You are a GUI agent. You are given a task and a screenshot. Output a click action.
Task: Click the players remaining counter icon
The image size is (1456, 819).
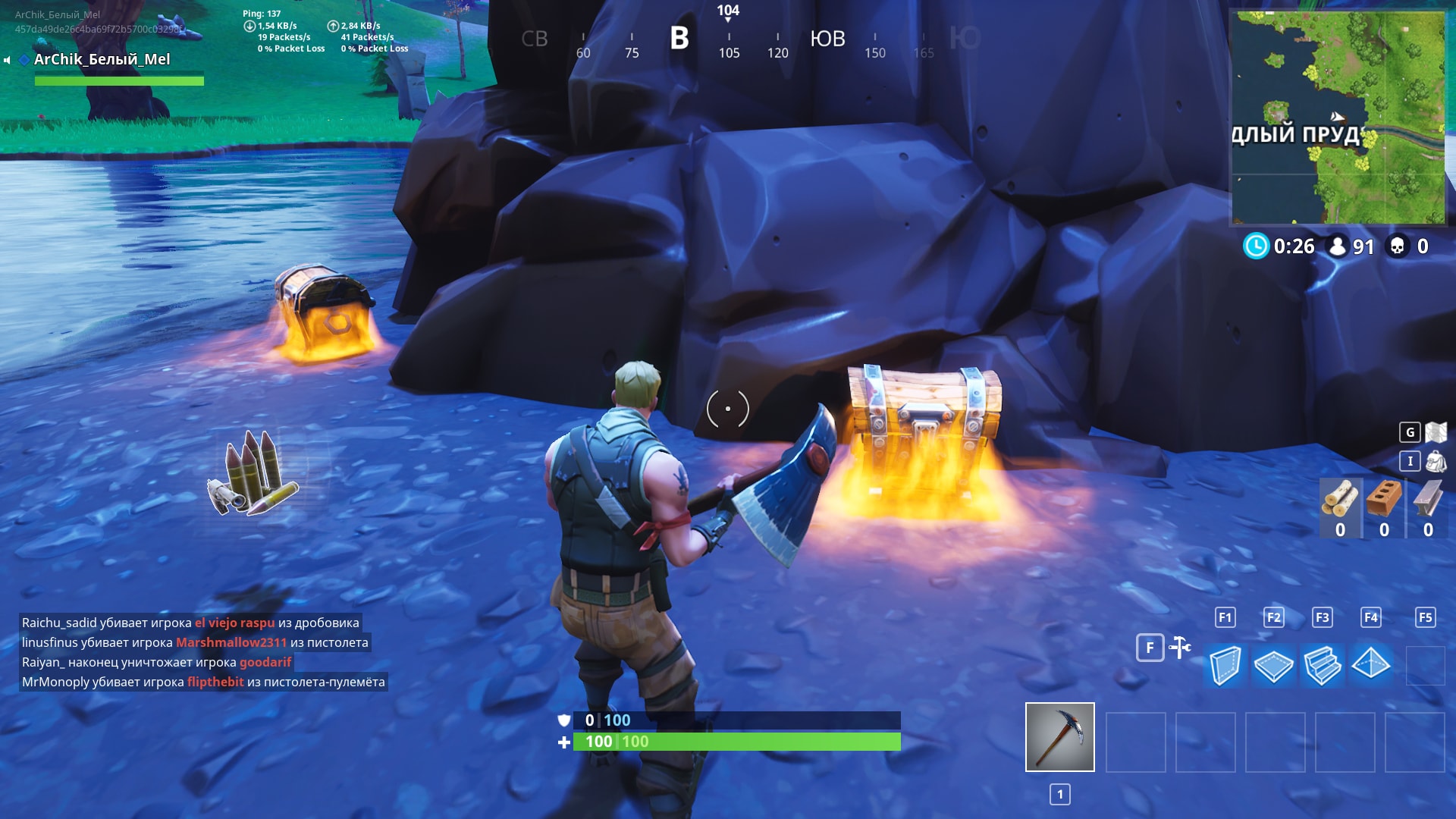1338,246
